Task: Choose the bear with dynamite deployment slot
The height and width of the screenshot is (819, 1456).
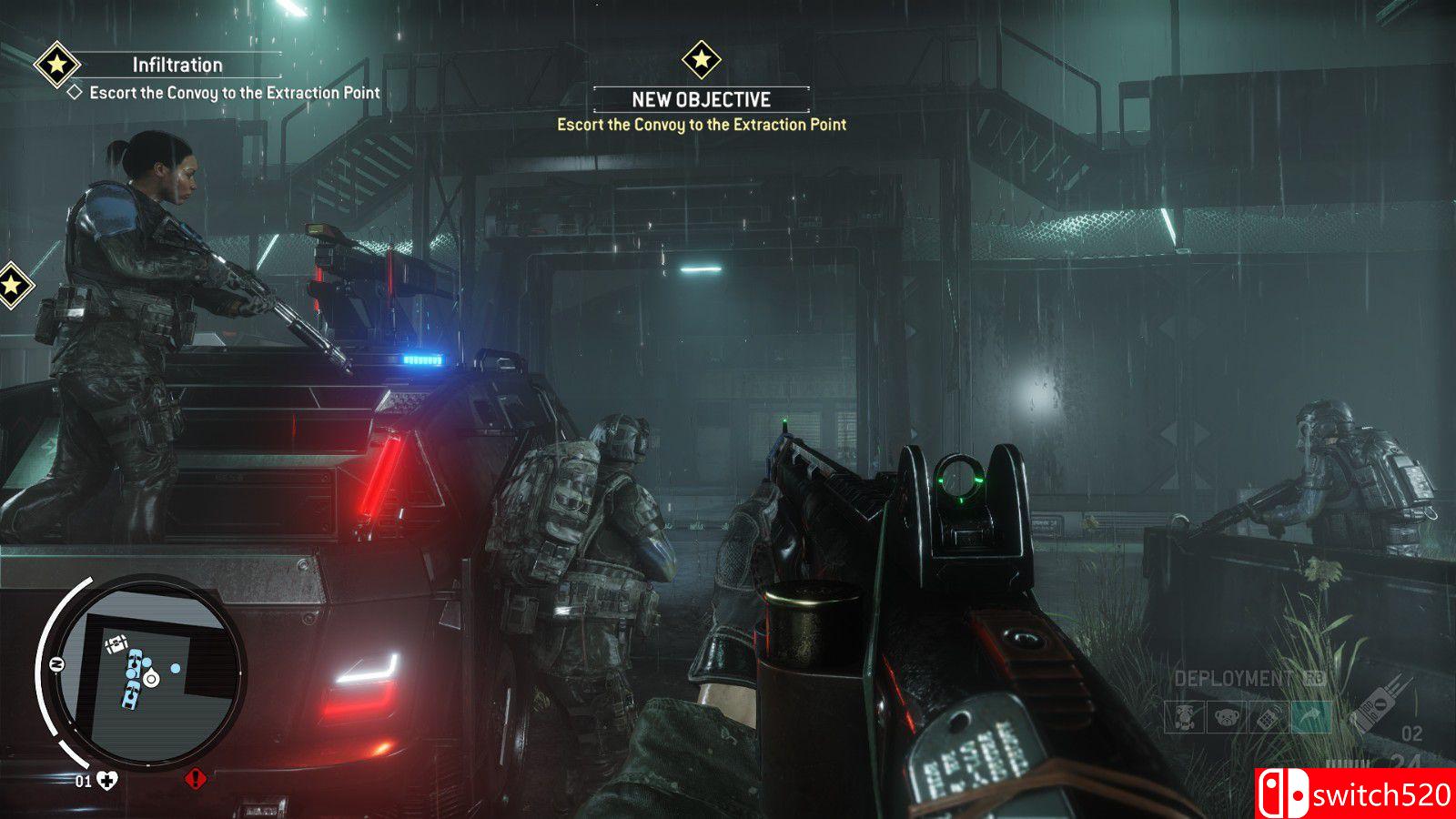Action: 1184,718
